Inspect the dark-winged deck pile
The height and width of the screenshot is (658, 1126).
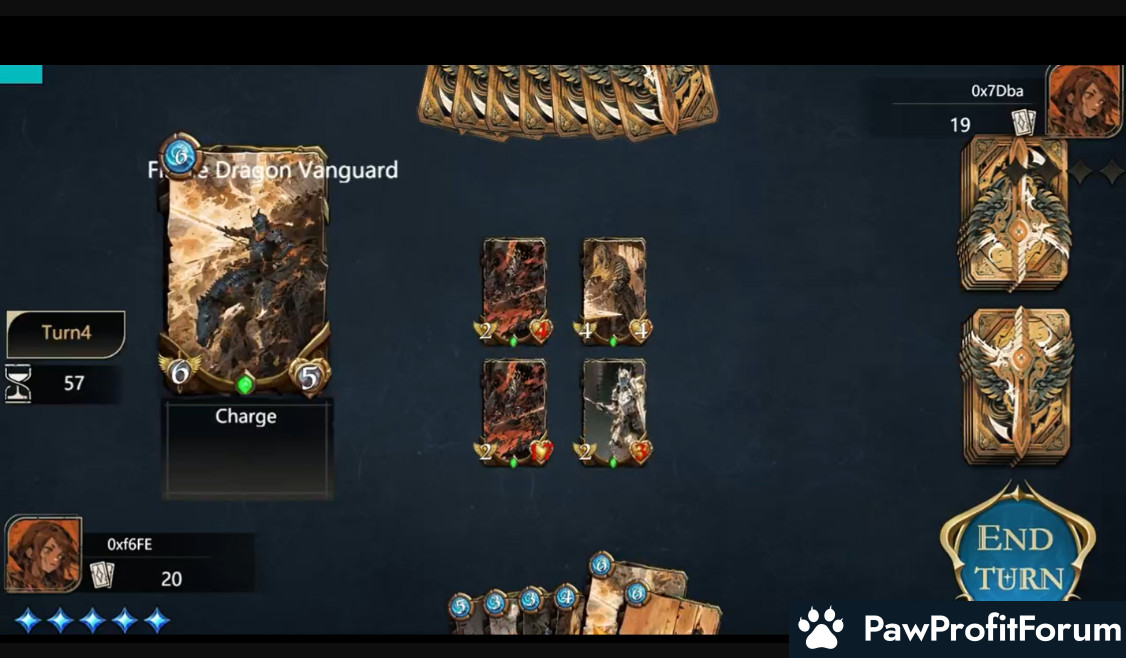pyautogui.click(x=1015, y=214)
